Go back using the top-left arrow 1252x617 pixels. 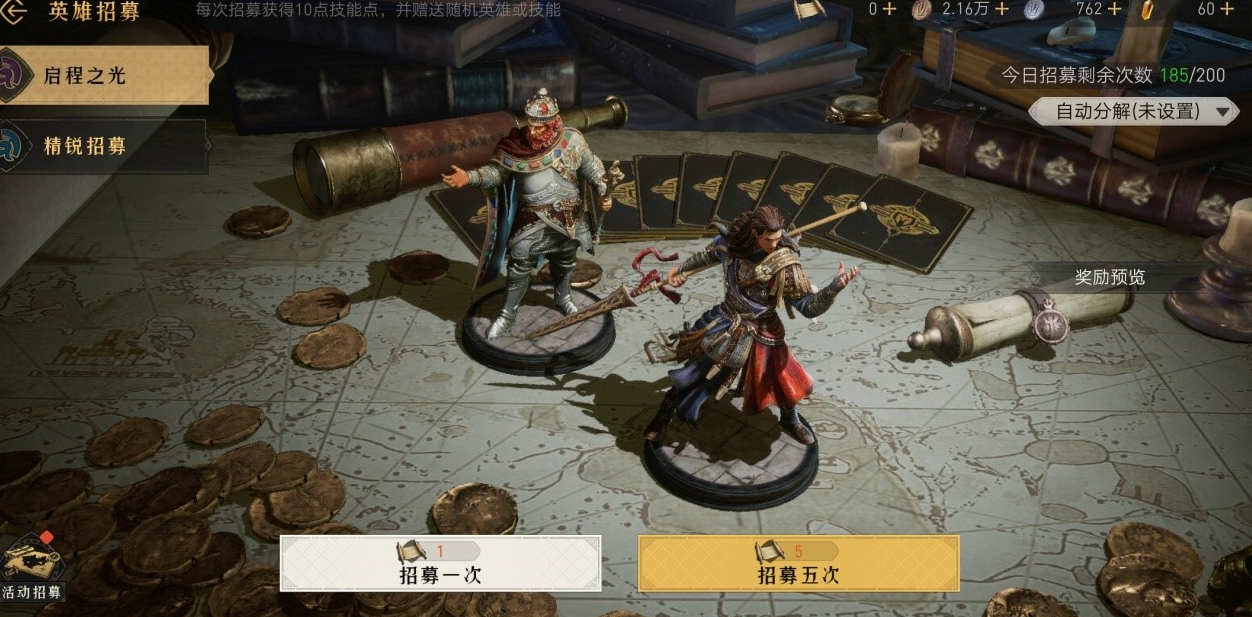[x=17, y=12]
